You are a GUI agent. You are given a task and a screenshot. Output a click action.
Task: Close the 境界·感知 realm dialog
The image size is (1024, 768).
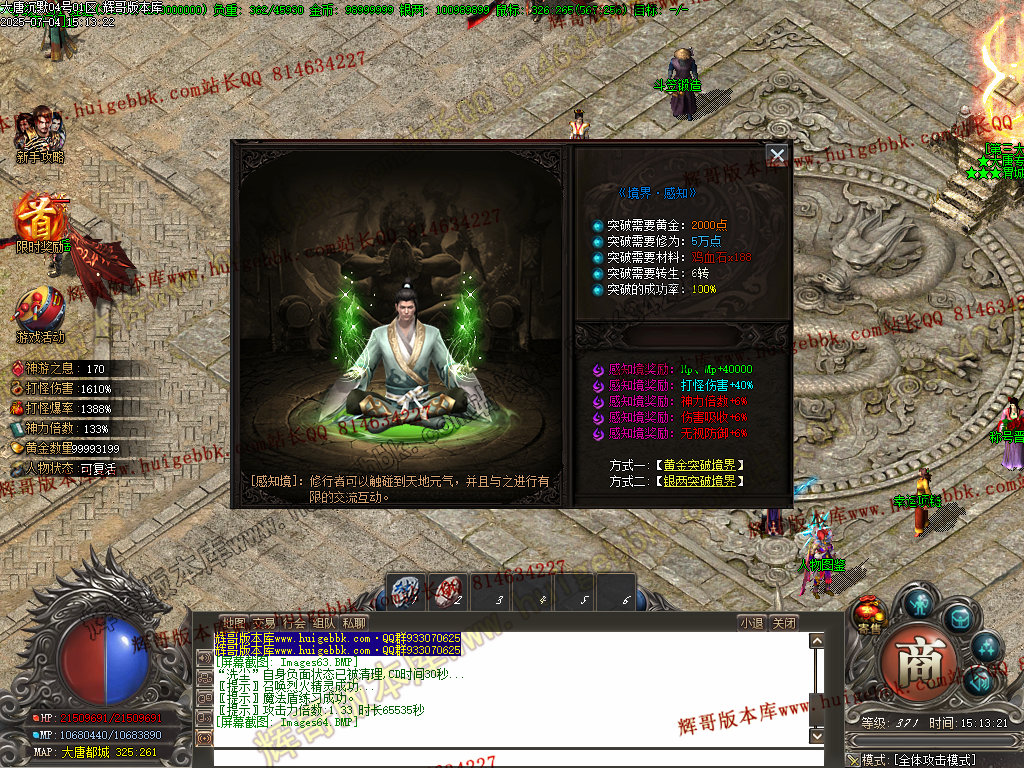(777, 155)
